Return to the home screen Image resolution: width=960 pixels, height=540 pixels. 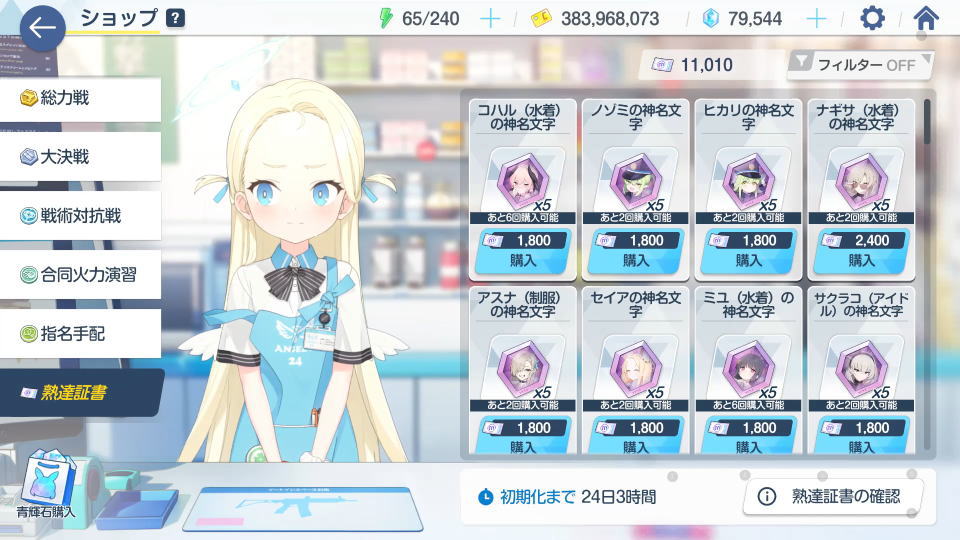926,18
